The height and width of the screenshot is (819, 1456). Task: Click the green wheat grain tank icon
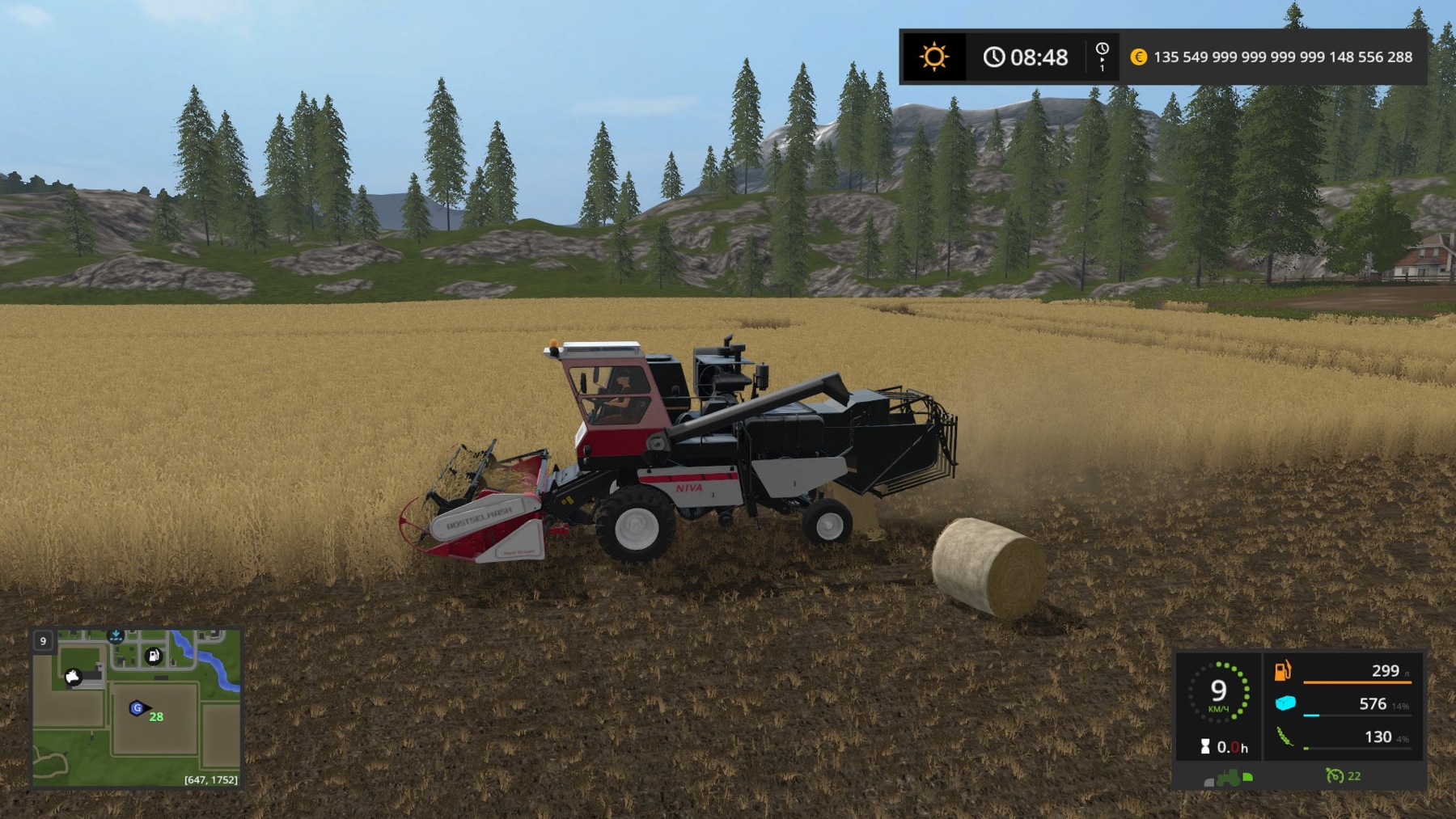(x=1285, y=737)
